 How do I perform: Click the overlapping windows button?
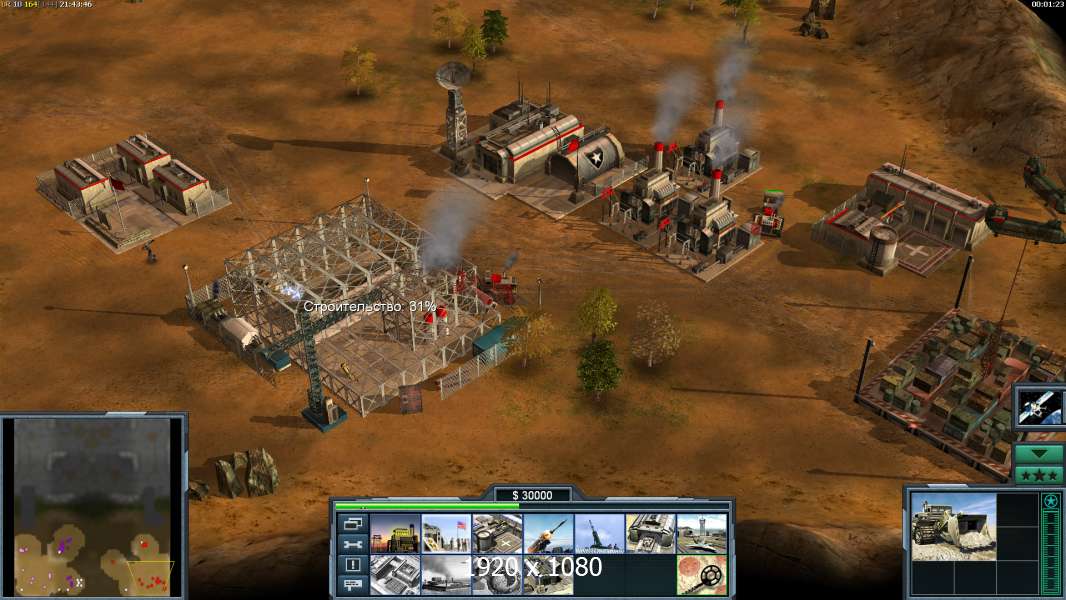click(x=352, y=524)
